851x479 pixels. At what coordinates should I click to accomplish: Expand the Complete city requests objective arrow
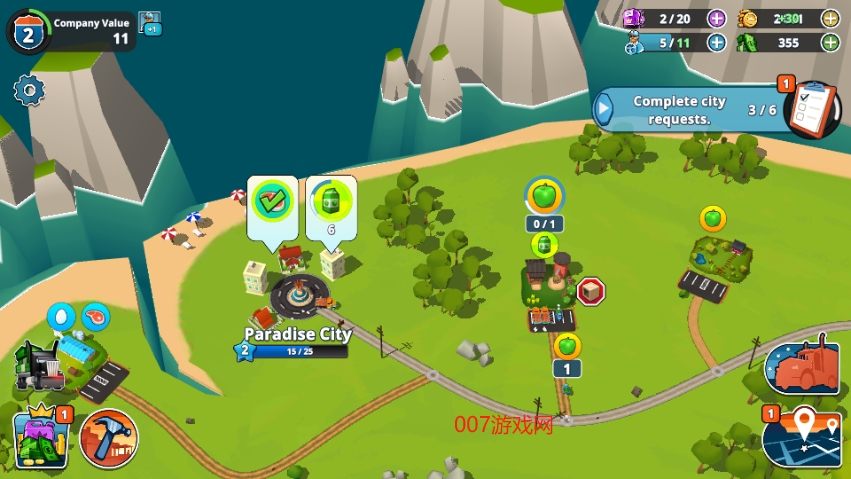[x=605, y=108]
